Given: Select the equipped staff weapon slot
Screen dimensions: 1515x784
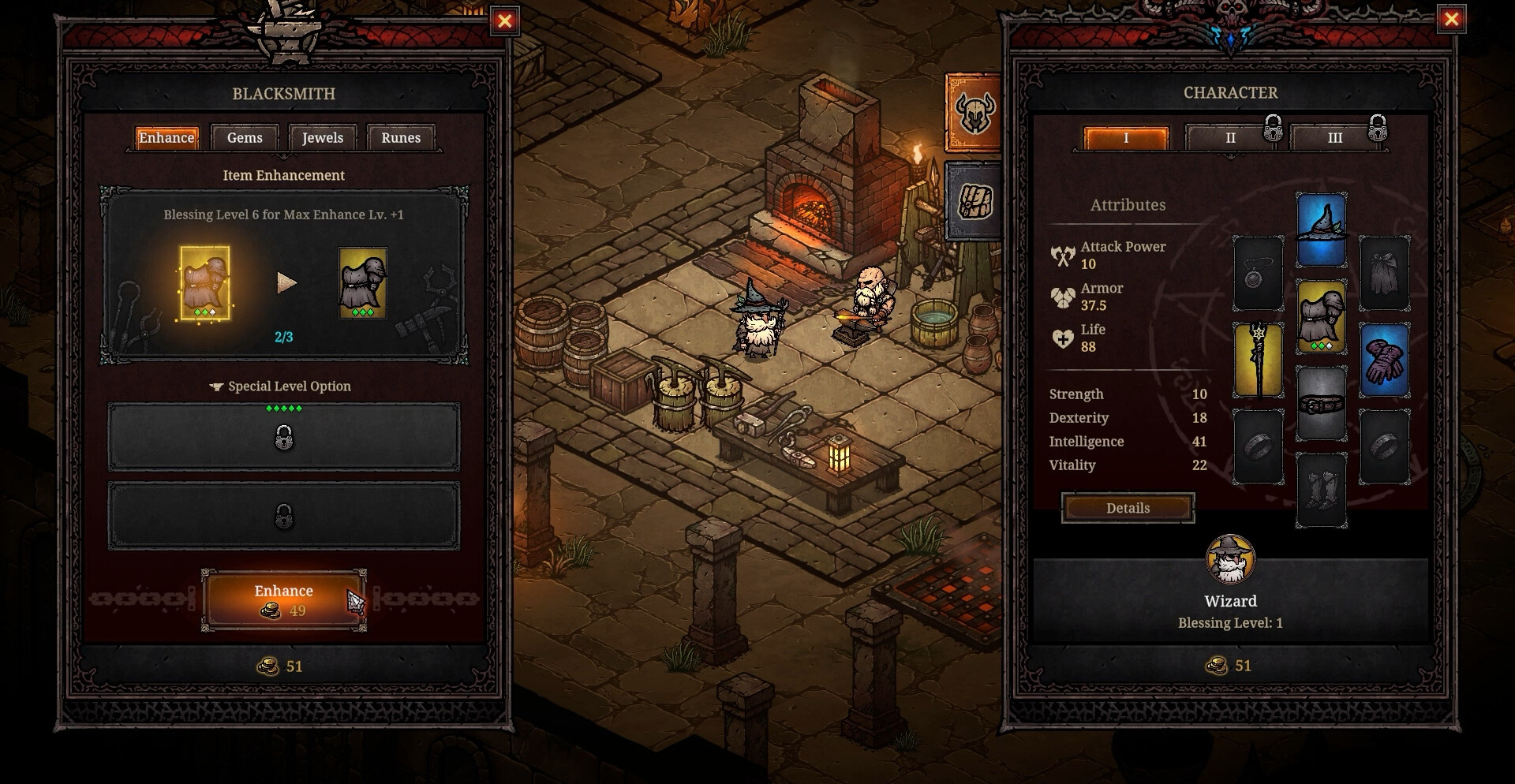Looking at the screenshot, I should tap(1259, 360).
